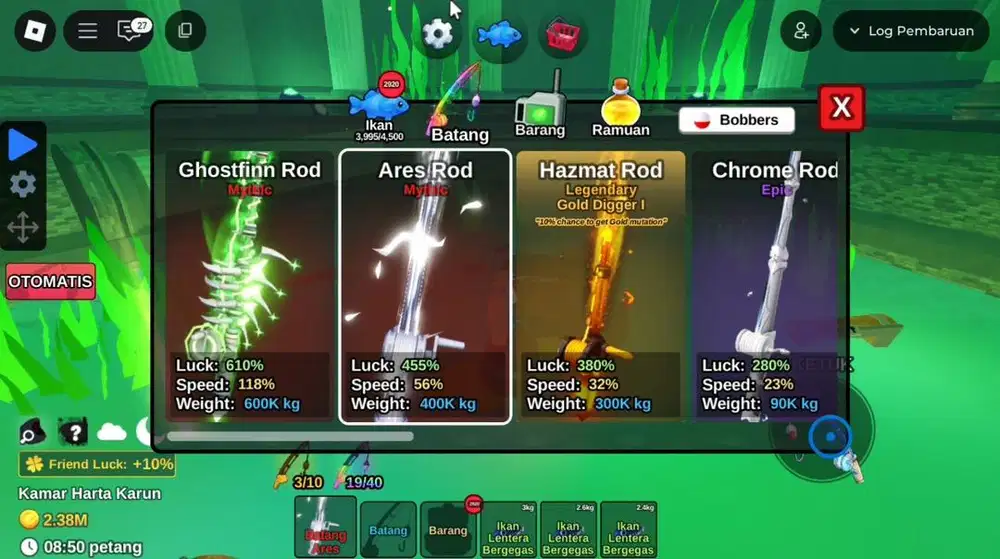
Task: Open the Roblox chat with 27 notifications
Action: point(130,31)
